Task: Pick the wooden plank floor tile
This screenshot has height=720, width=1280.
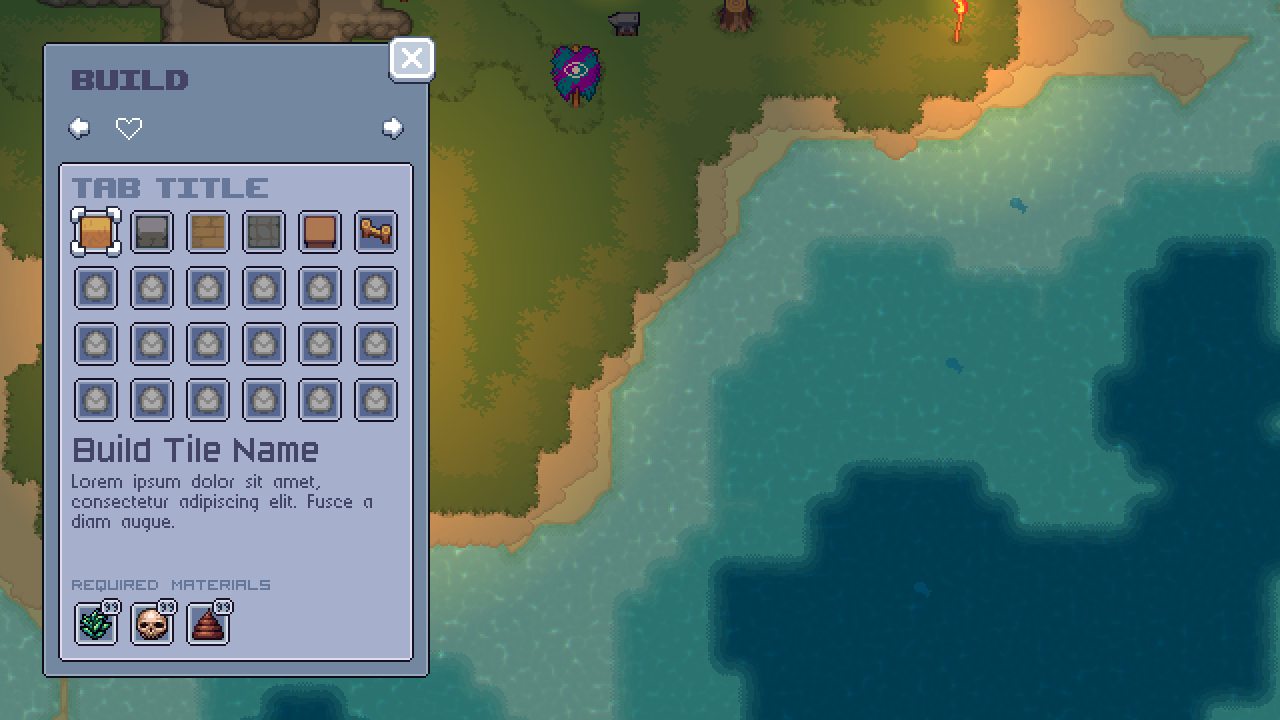Action: 208,231
